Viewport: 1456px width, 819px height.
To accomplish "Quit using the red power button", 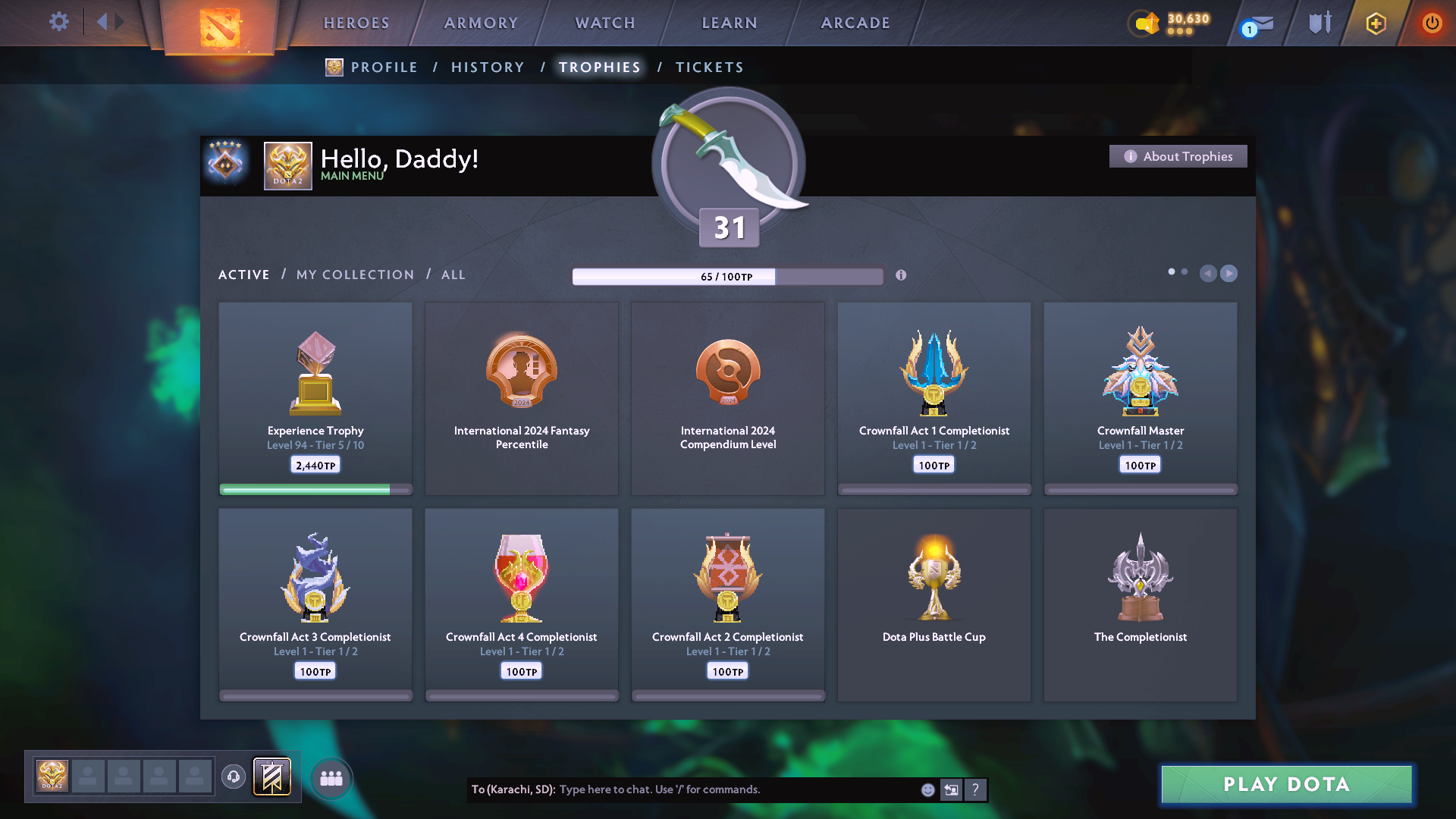I will [x=1432, y=23].
